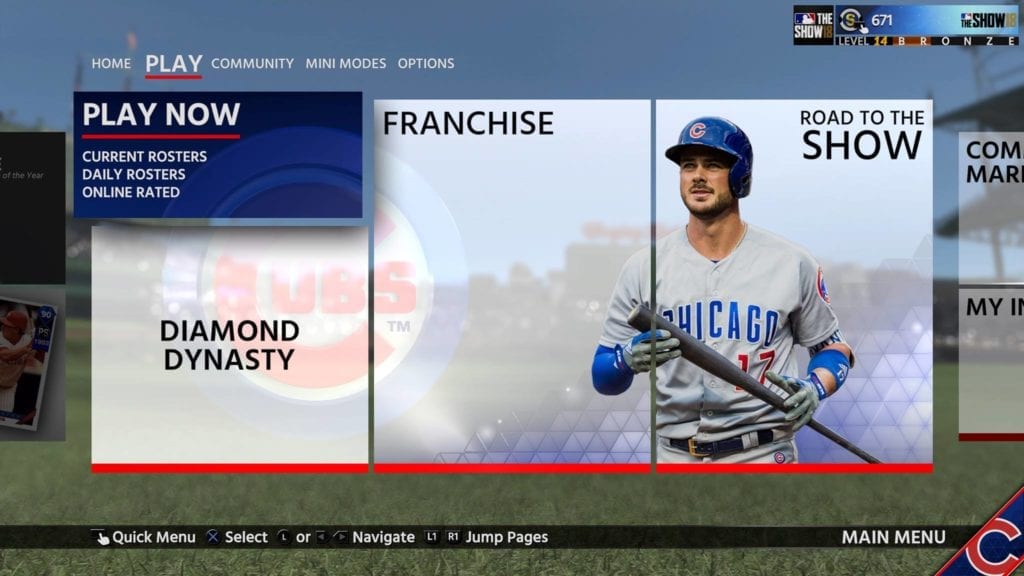Start an Online Rated game
This screenshot has width=1024, height=576.
(131, 192)
